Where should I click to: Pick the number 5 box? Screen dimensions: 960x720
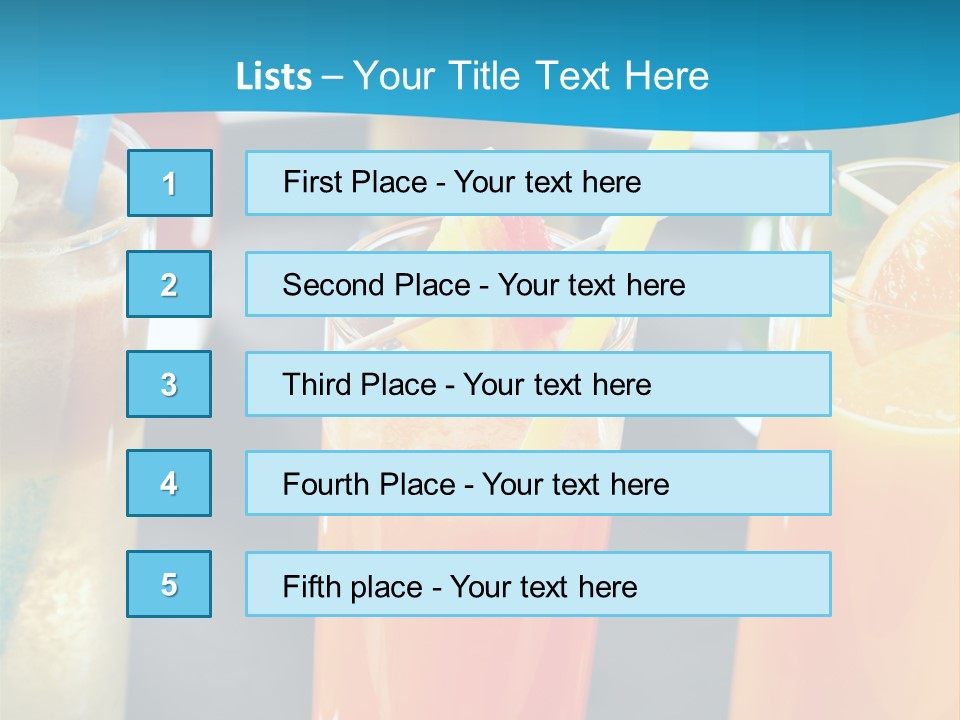pyautogui.click(x=169, y=584)
